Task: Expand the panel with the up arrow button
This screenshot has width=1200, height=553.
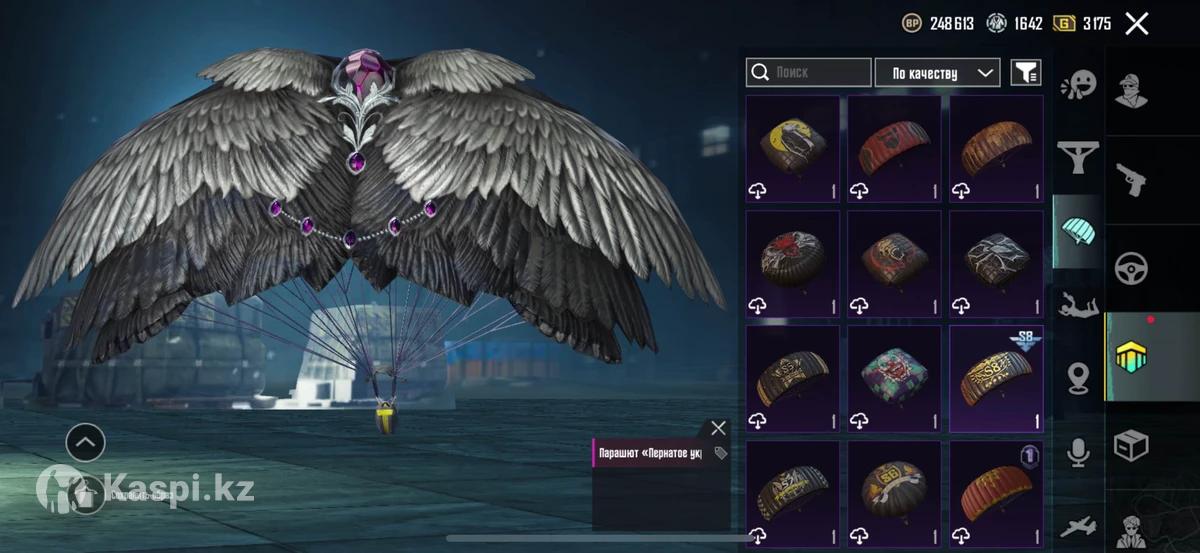Action: click(85, 441)
